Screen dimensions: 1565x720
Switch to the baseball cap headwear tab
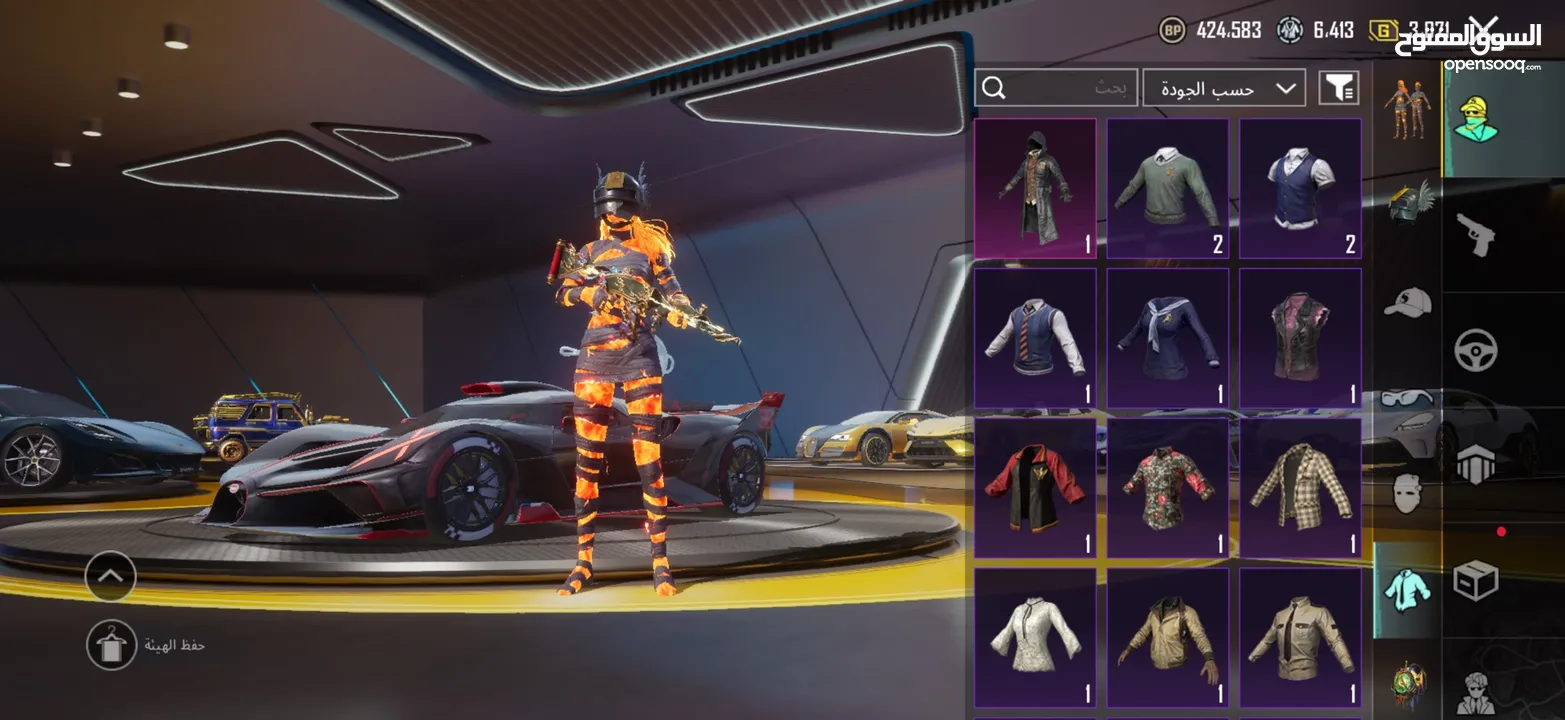pos(1408,302)
